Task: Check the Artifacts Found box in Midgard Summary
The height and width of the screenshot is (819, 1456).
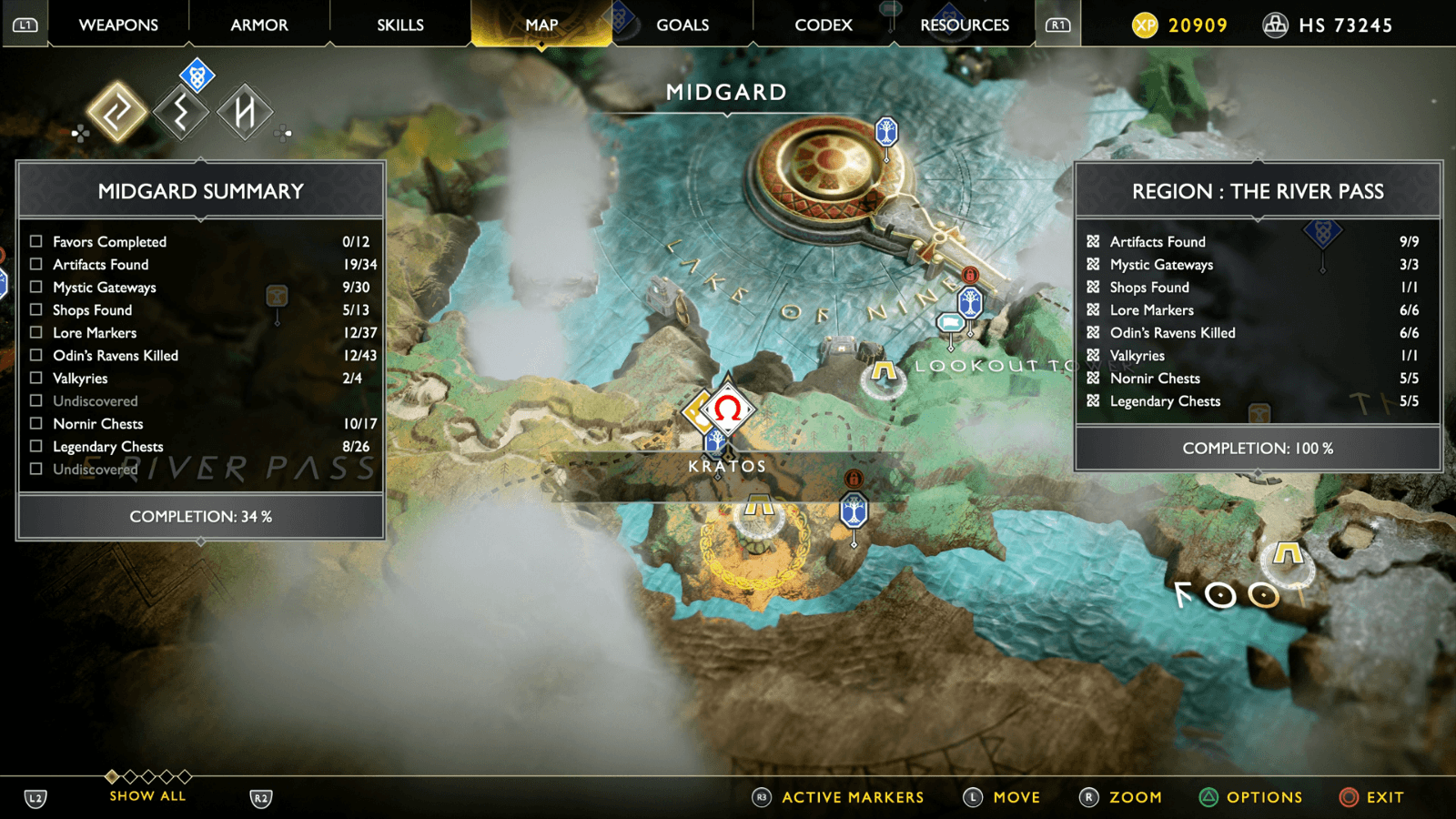Action: coord(35,264)
